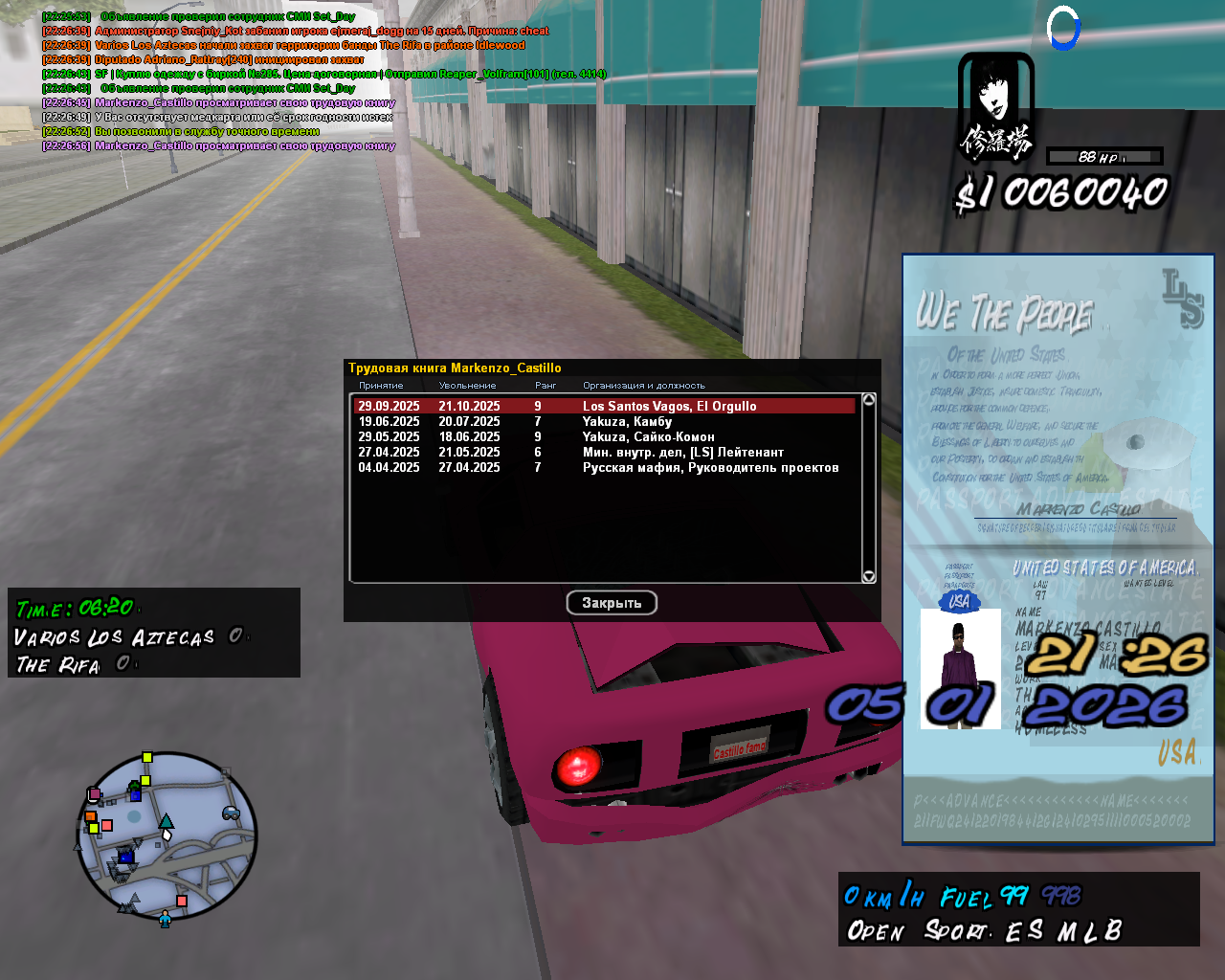Choose the Yakuza, Сайко-Комон entry
The height and width of the screenshot is (980, 1225).
click(x=603, y=436)
